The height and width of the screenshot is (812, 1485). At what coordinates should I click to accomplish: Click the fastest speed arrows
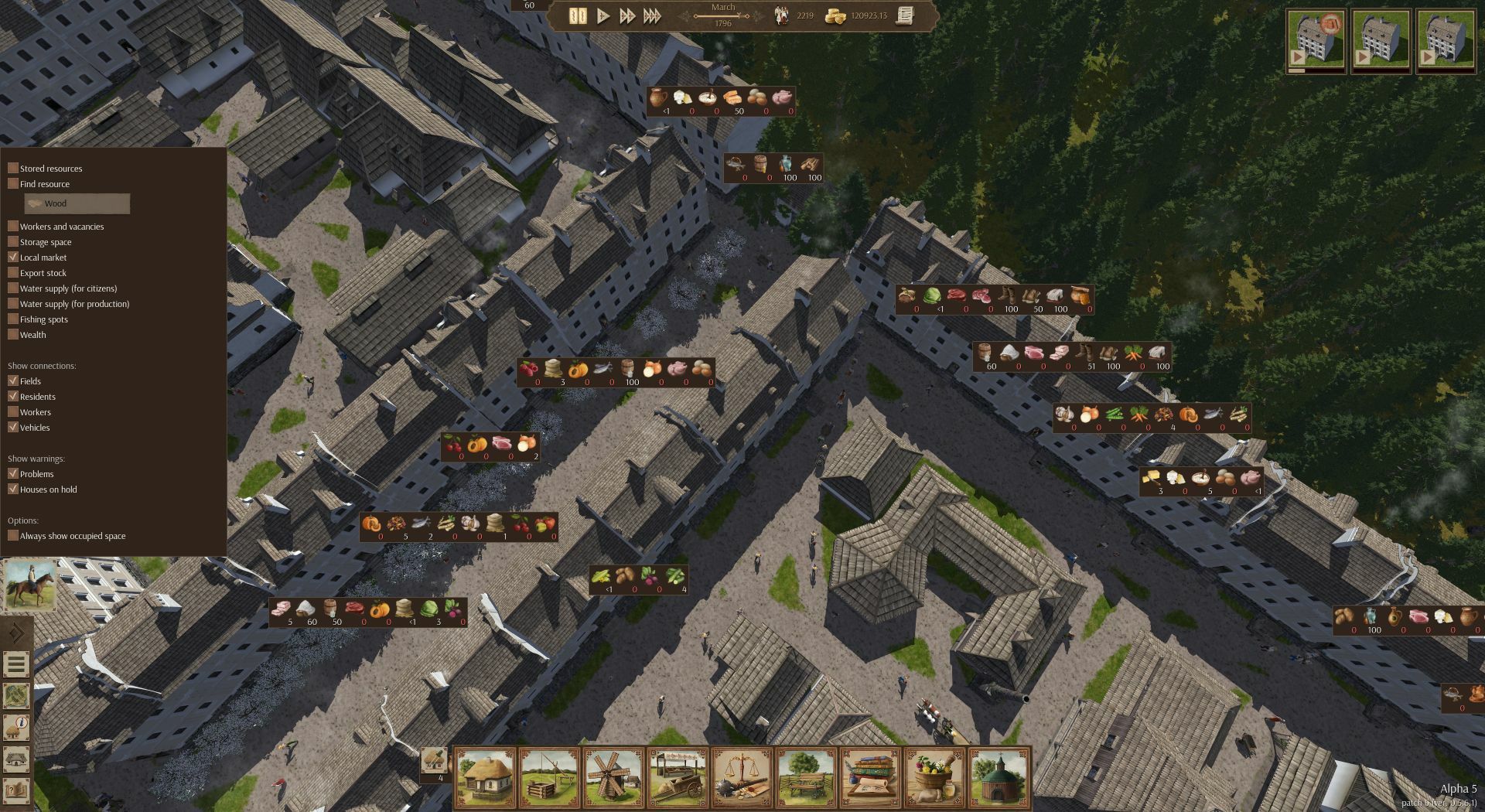654,15
